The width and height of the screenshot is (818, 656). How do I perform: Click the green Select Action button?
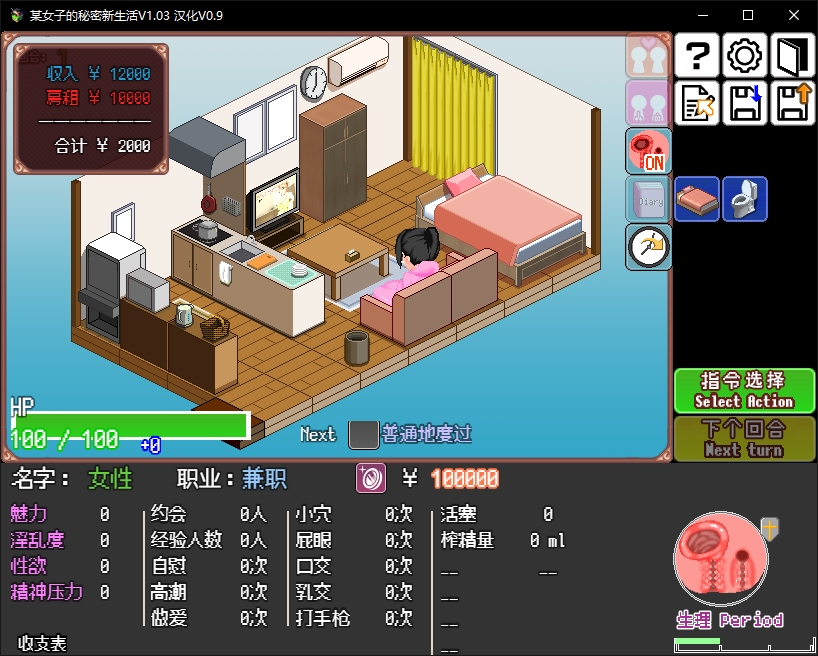click(745, 390)
